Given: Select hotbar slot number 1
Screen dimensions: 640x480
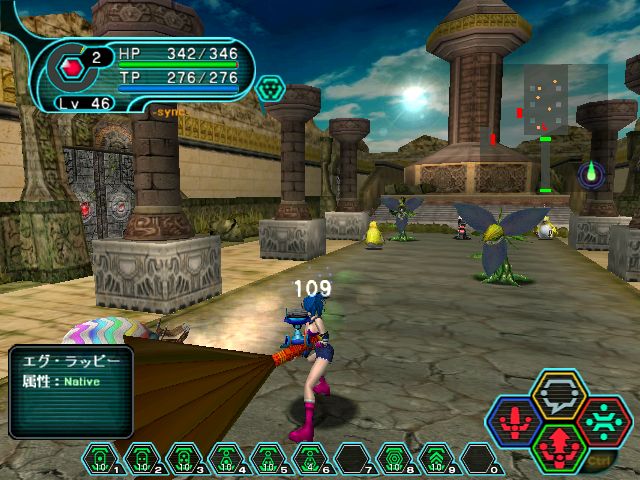Looking at the screenshot, I should click(x=101, y=460).
